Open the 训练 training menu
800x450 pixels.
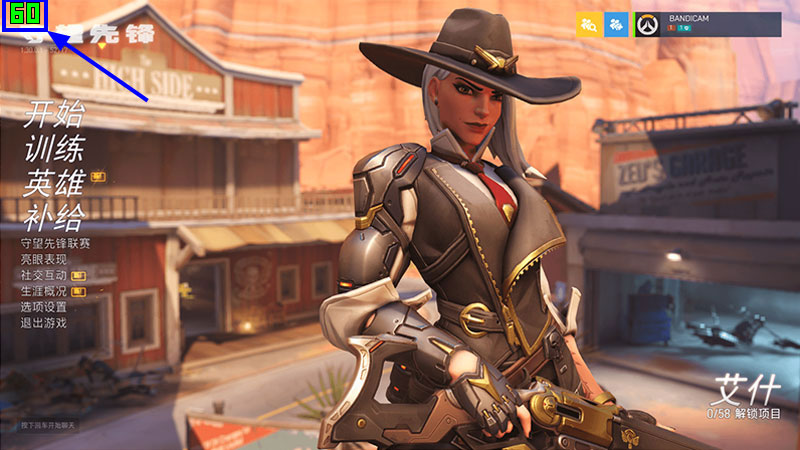click(54, 148)
